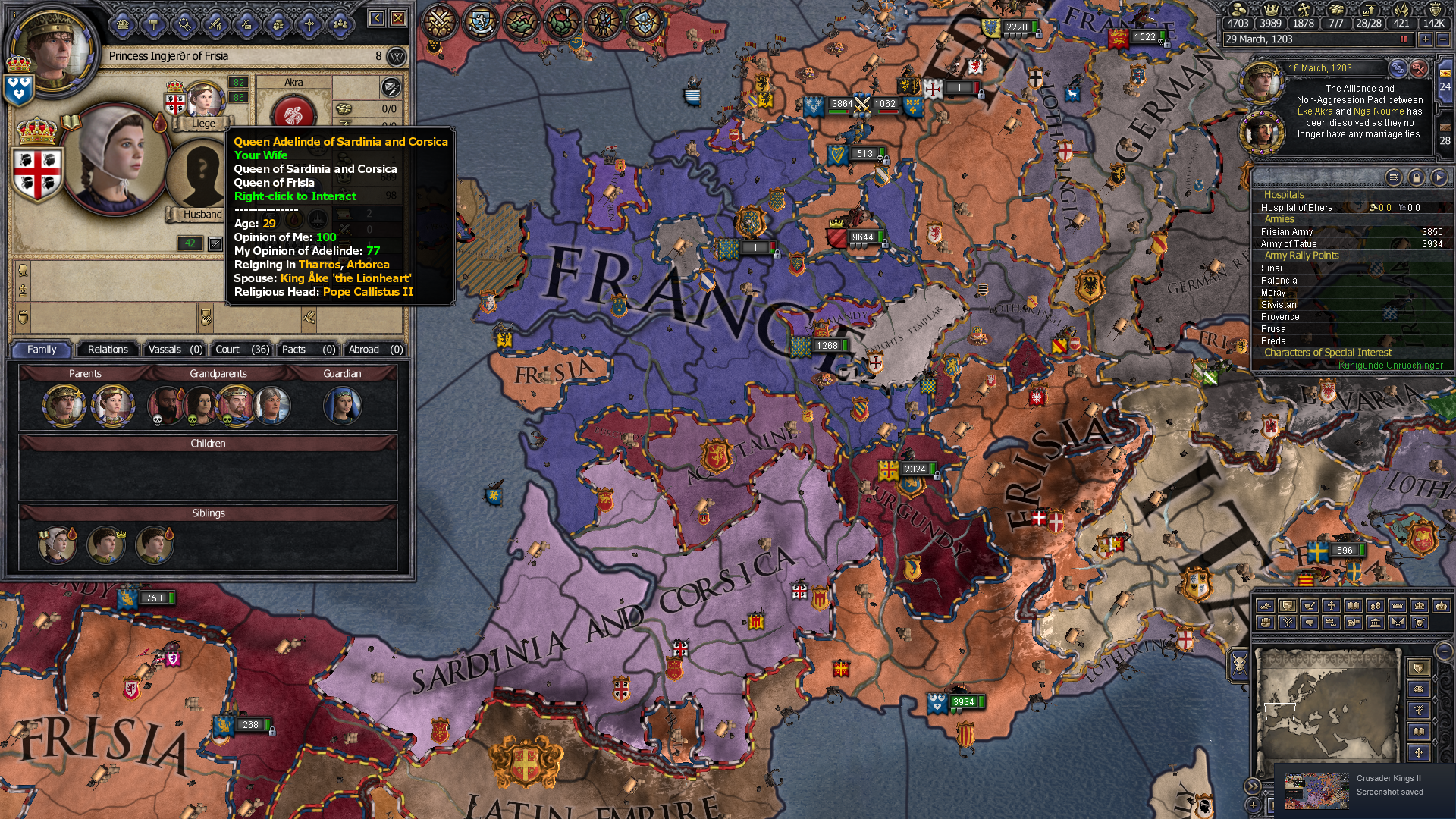
Task: Click the revolt risk fist map mode icon
Action: pos(1266,623)
